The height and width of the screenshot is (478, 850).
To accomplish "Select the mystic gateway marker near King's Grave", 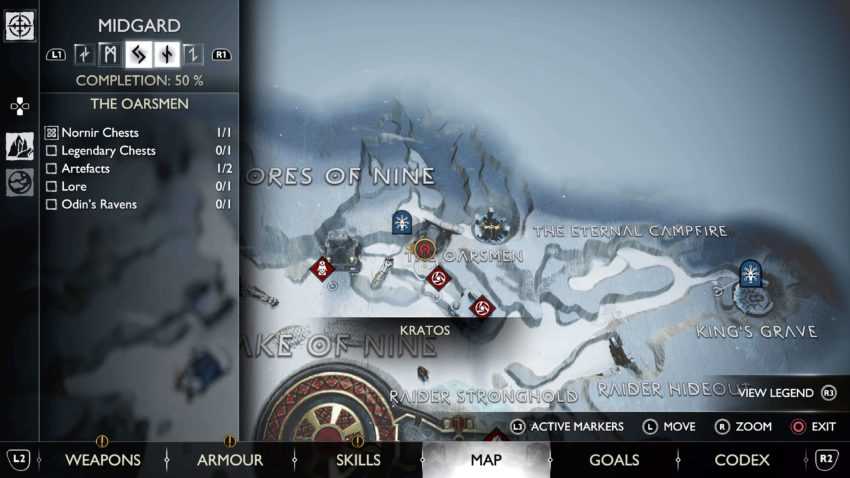I will coord(750,272).
